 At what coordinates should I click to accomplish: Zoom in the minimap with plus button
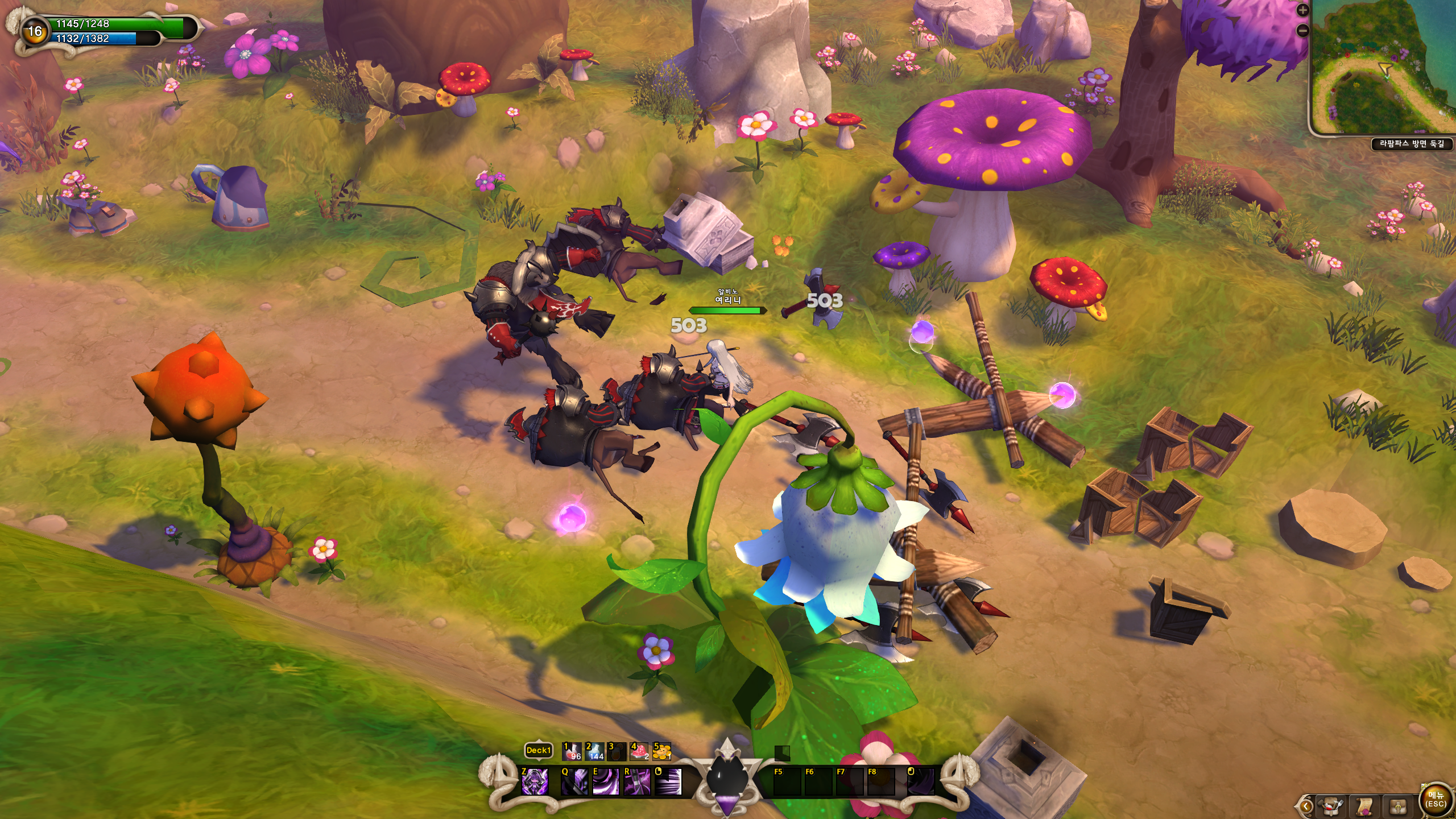pyautogui.click(x=1302, y=10)
